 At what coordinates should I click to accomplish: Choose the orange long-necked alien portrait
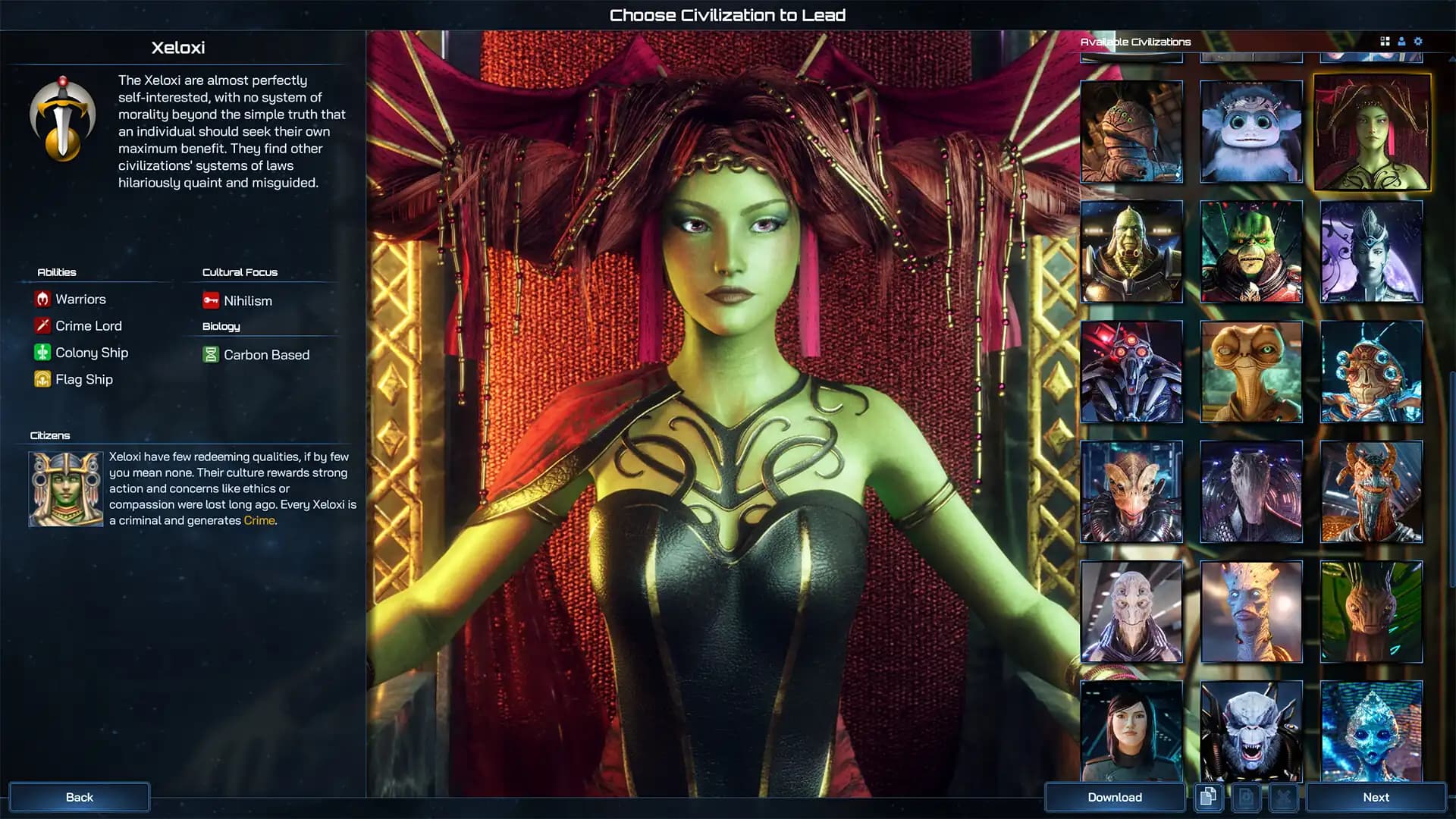point(1251,372)
